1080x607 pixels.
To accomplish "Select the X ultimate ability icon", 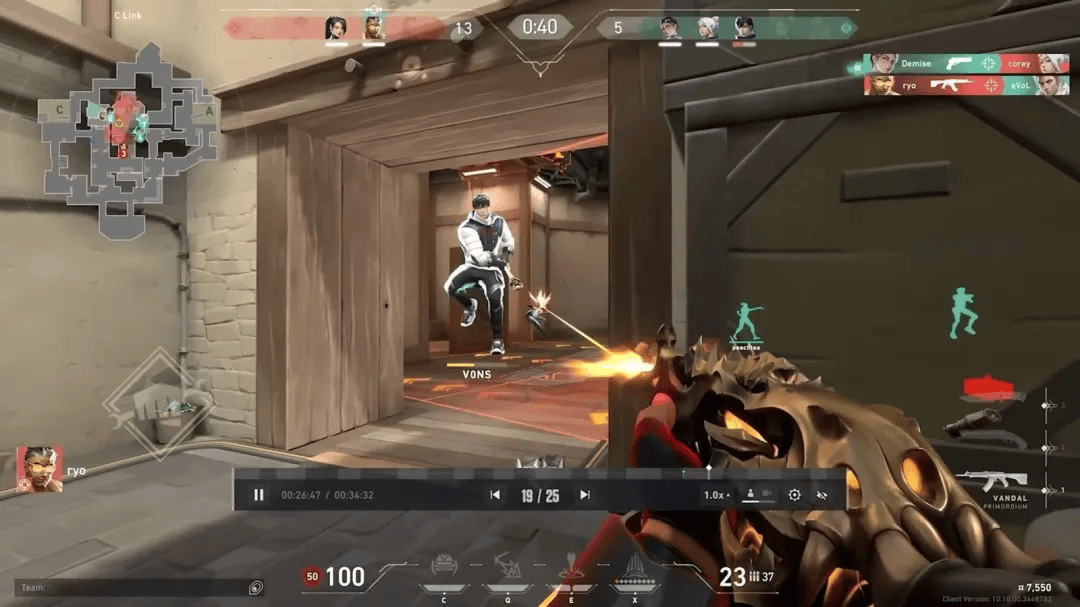I will click(633, 572).
